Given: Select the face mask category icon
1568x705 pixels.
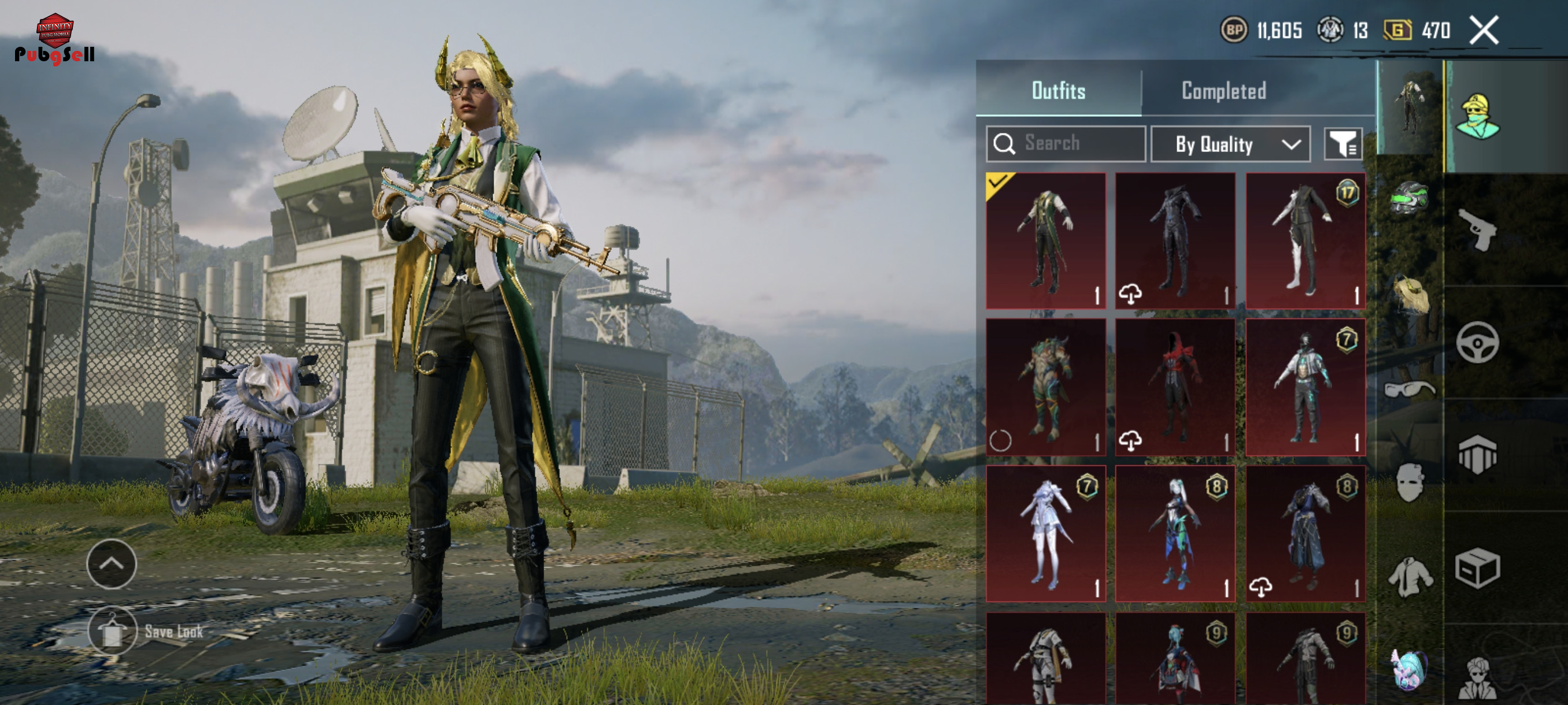Looking at the screenshot, I should pyautogui.click(x=1408, y=483).
